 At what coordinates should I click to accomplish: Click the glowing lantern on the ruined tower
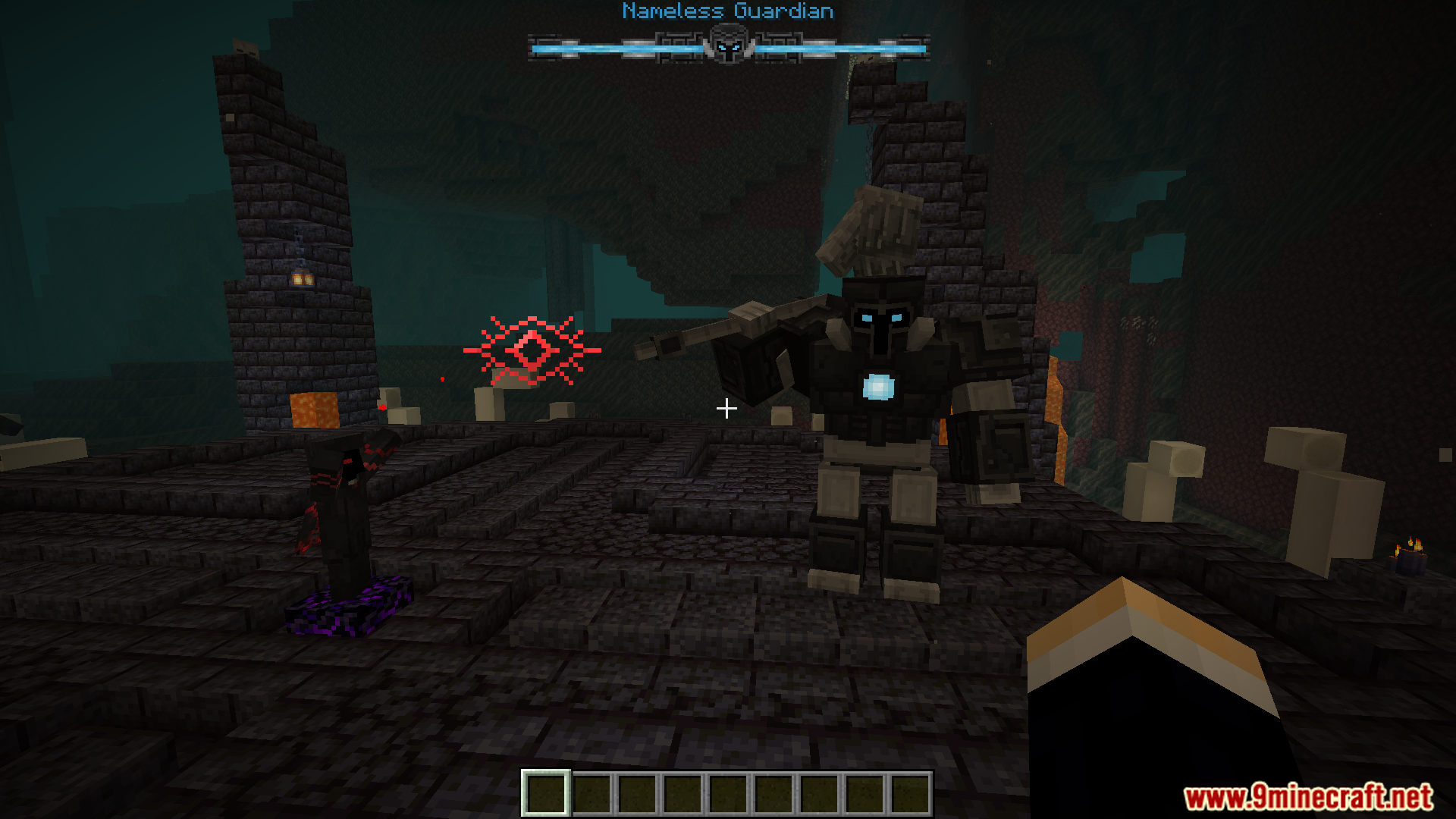(x=301, y=279)
